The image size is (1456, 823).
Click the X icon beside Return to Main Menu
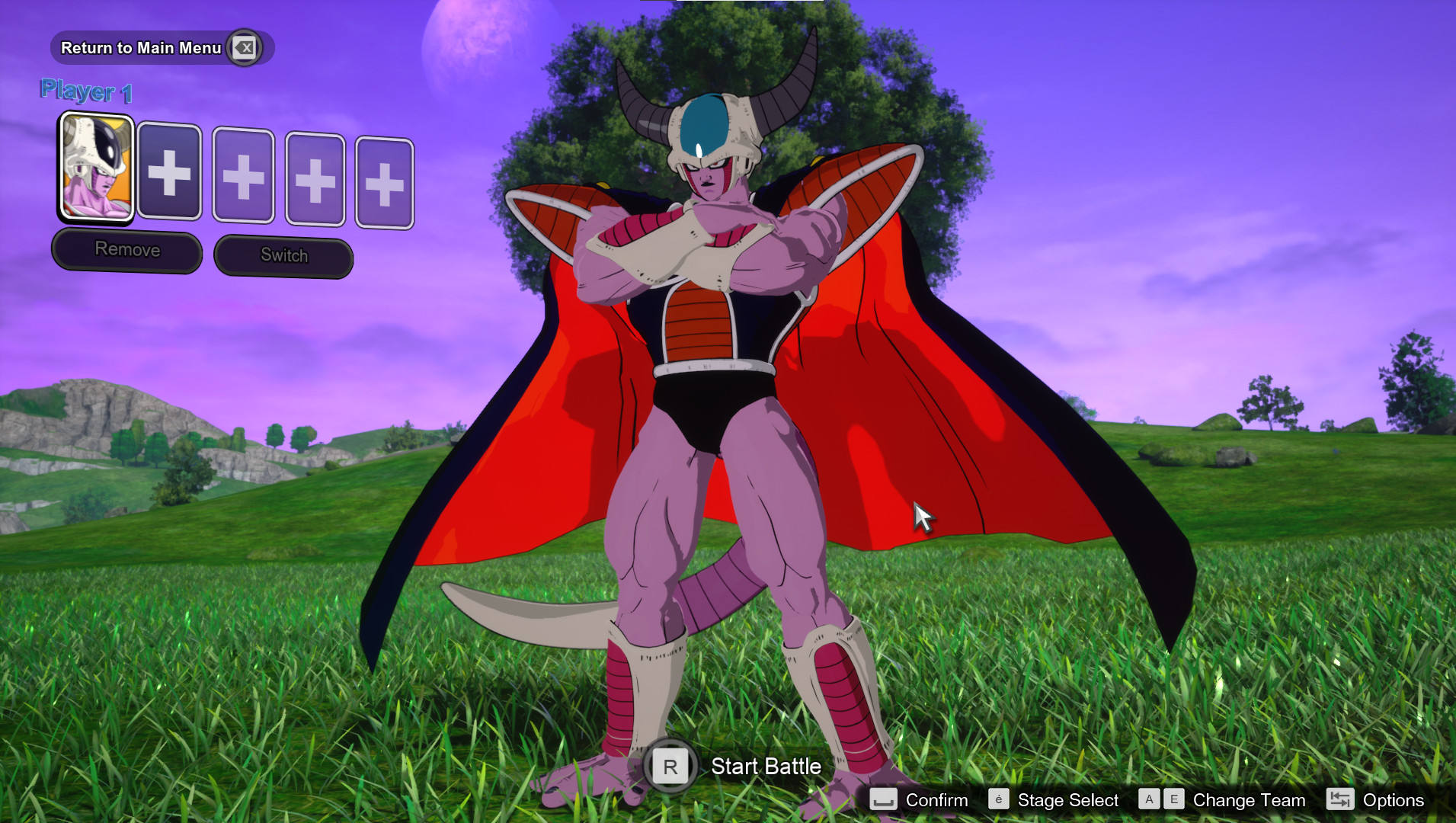(x=245, y=47)
